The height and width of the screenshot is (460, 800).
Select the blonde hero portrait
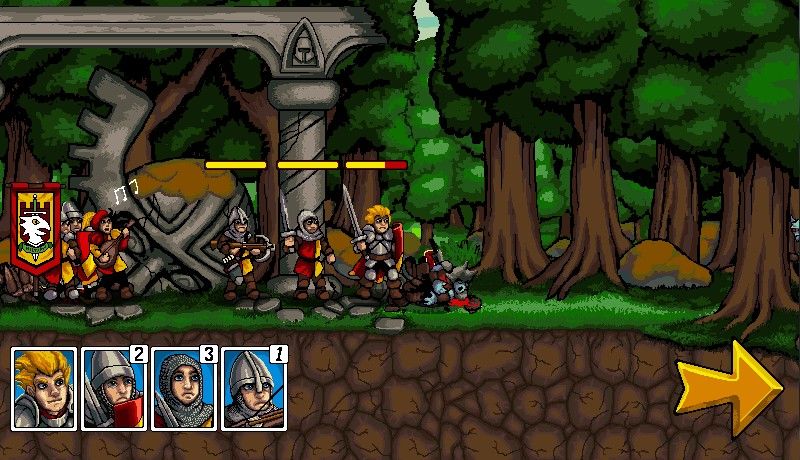[44, 389]
